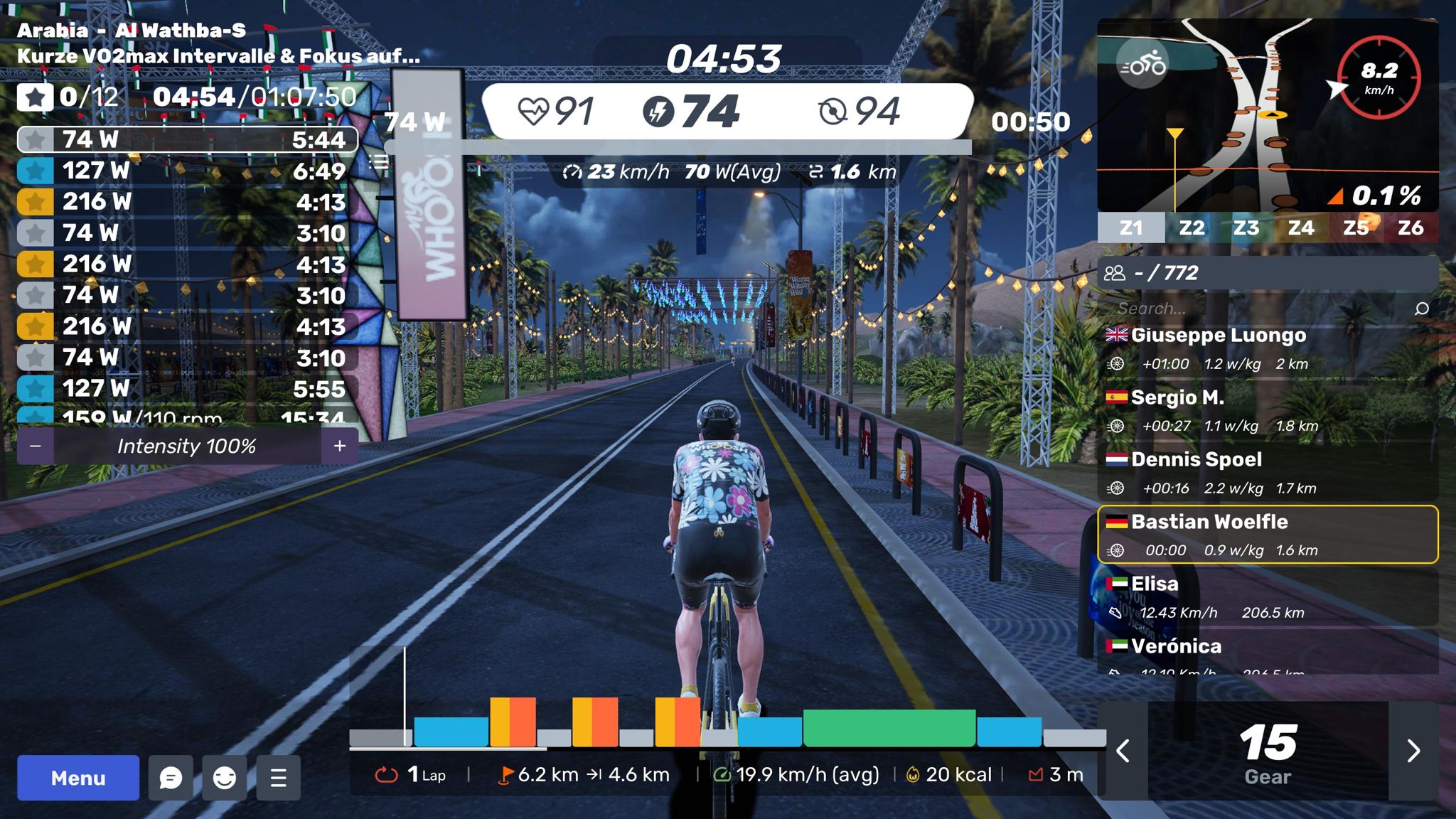The width and height of the screenshot is (1456, 819).
Task: Select Bastian Woelfle's highlighted rider row
Action: (1268, 535)
